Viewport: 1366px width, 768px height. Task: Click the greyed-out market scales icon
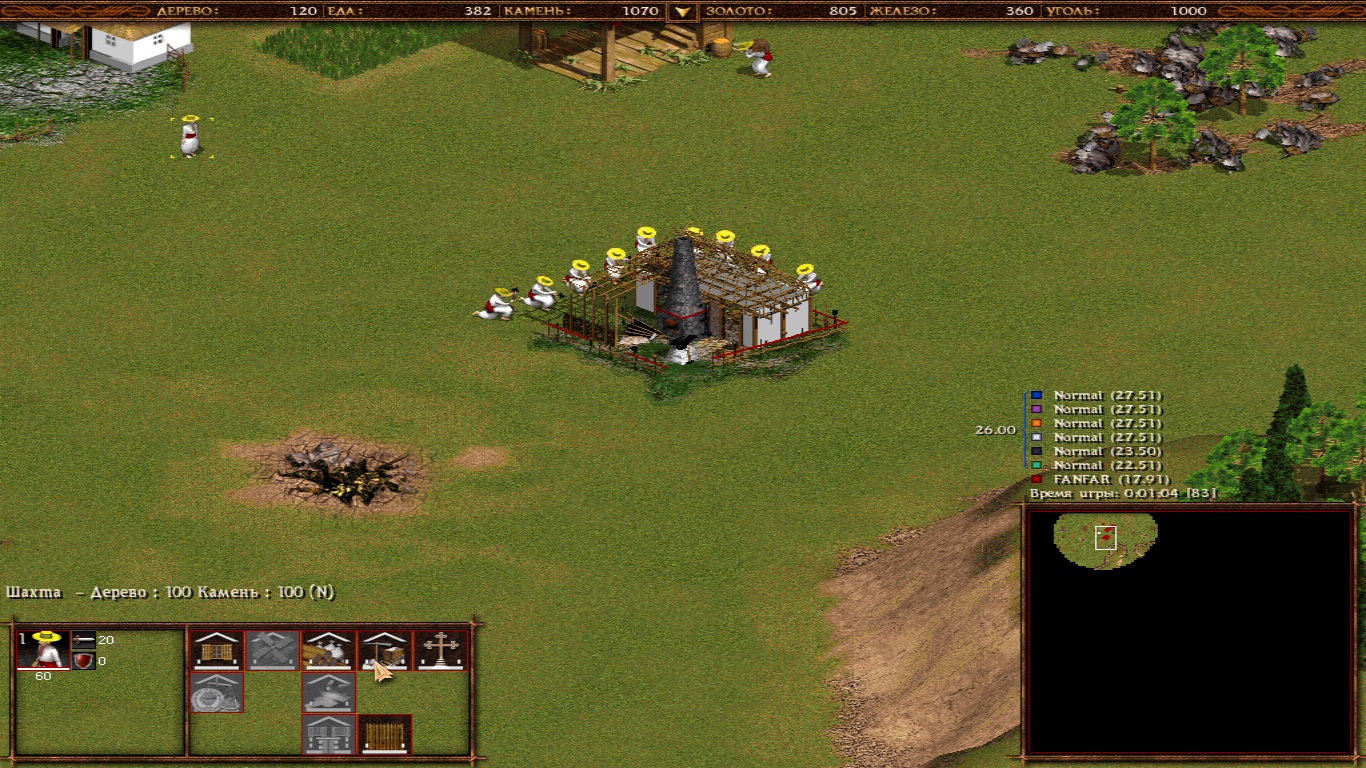coord(216,692)
